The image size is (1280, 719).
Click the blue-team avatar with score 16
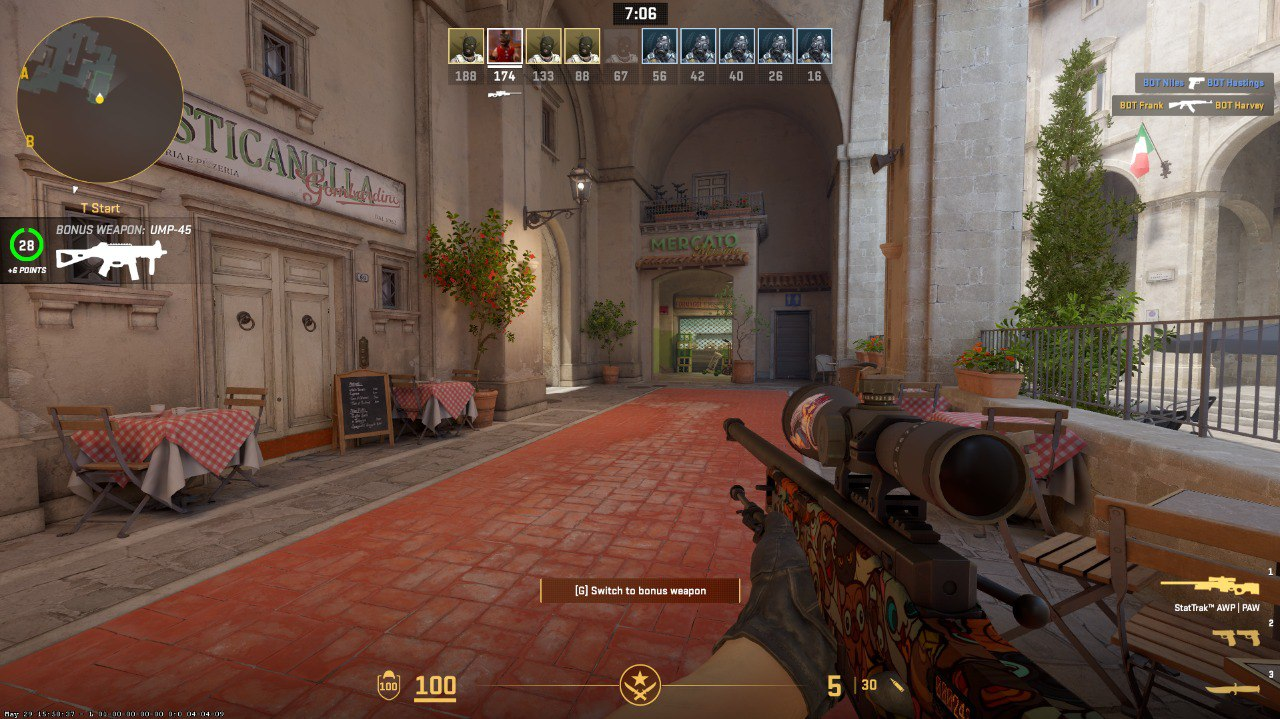814,46
